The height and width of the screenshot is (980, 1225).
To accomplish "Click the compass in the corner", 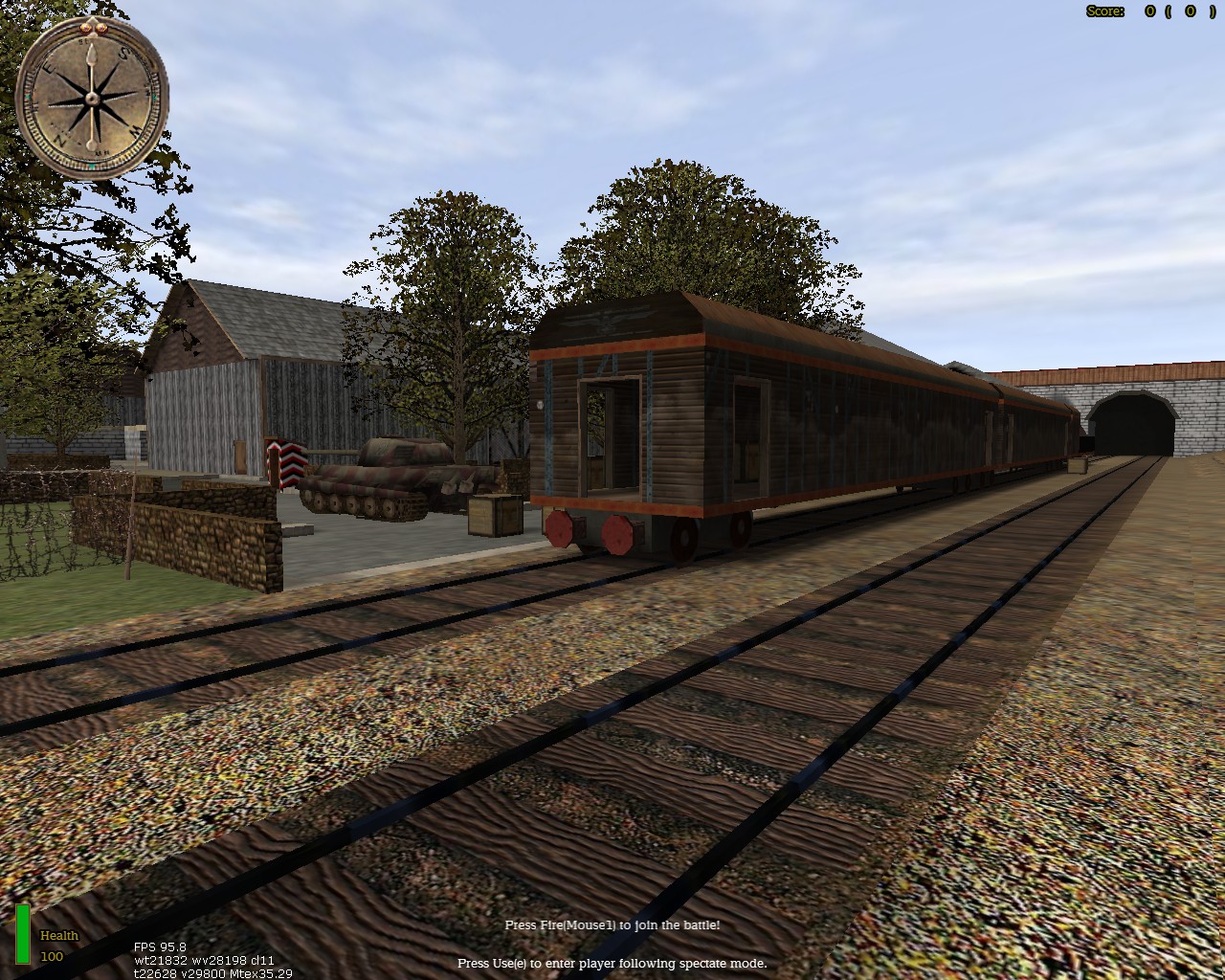I will click(93, 98).
